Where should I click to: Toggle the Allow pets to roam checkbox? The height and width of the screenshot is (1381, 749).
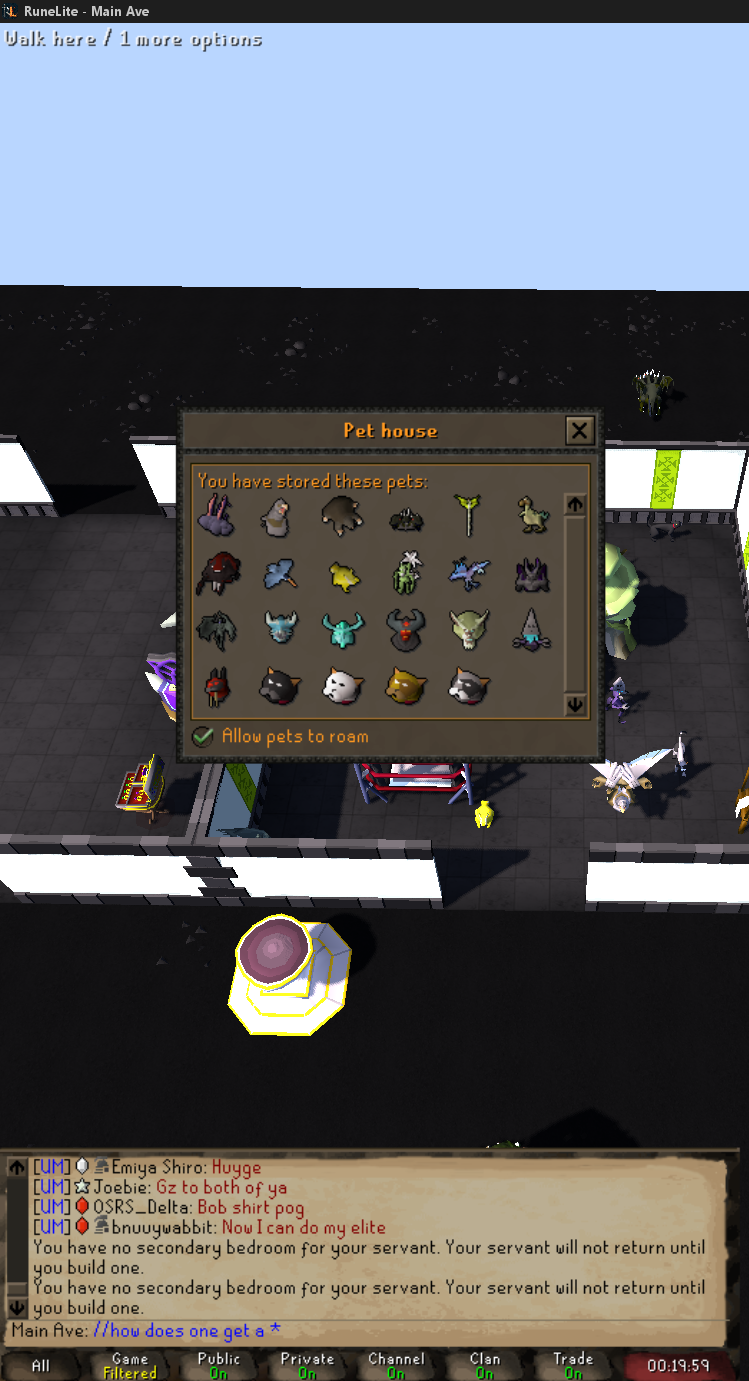[x=203, y=737]
